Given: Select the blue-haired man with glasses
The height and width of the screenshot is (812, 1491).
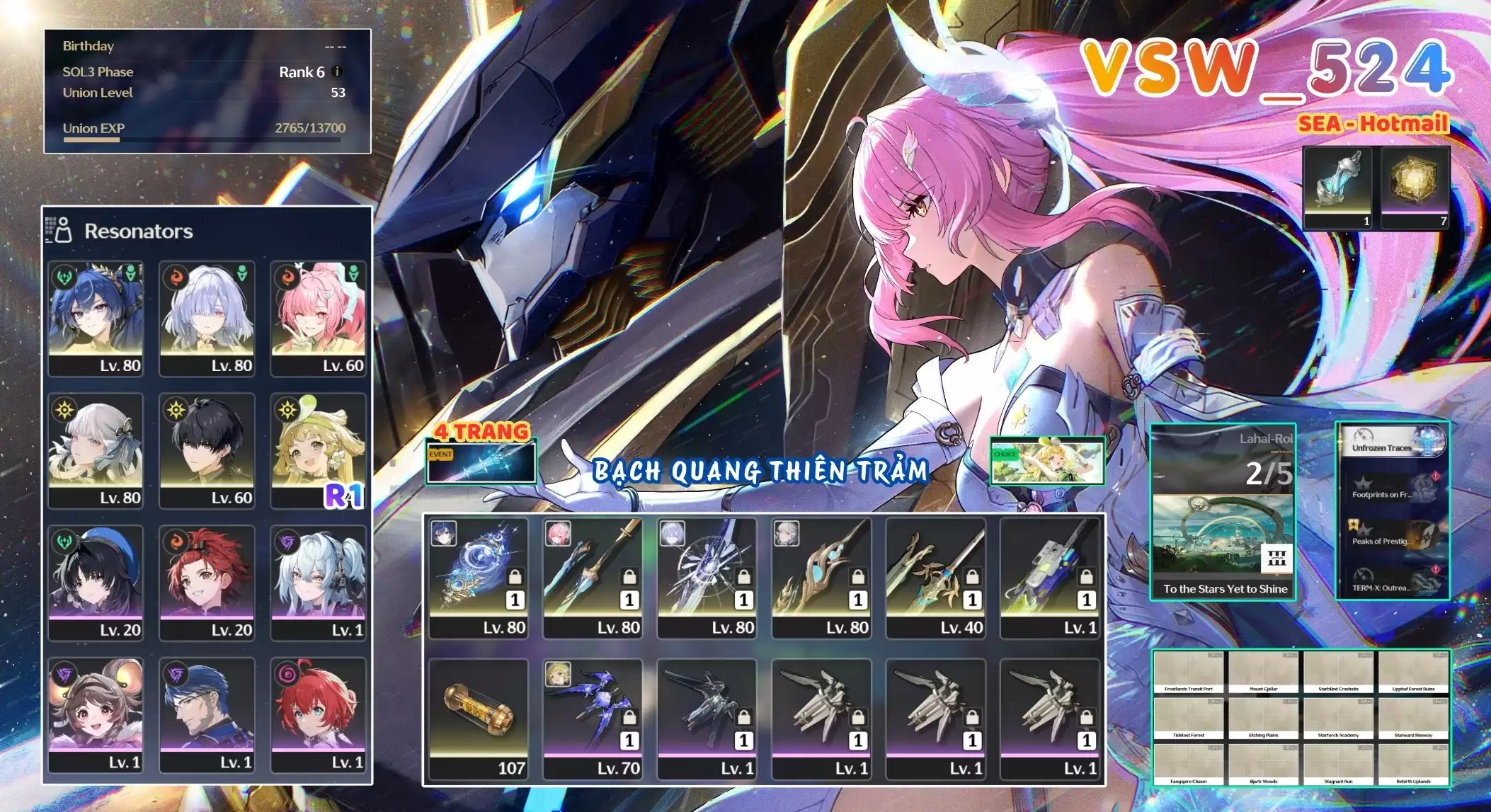Looking at the screenshot, I should point(207,714).
